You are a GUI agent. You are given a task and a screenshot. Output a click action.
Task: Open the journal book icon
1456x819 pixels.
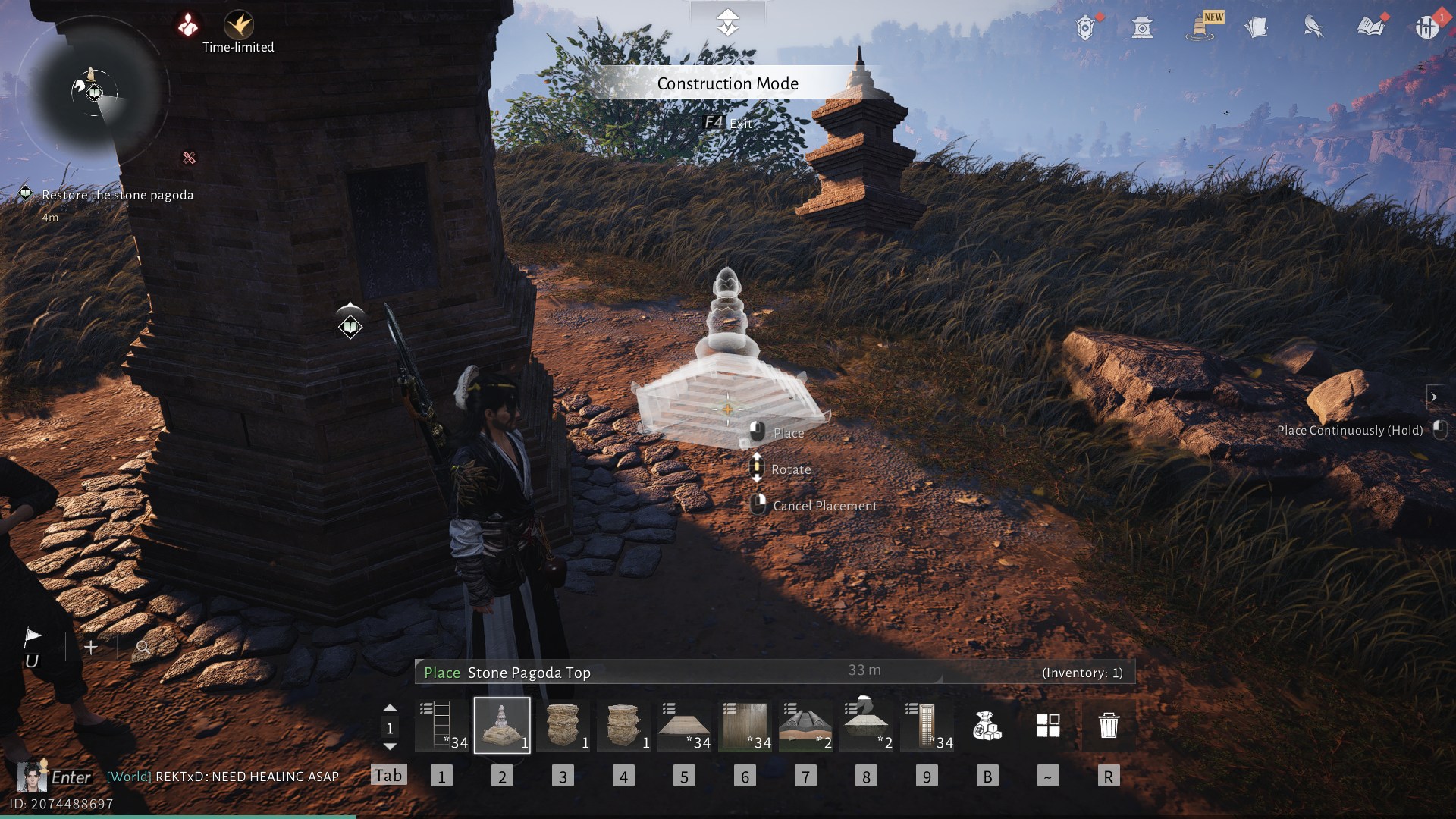(1370, 27)
